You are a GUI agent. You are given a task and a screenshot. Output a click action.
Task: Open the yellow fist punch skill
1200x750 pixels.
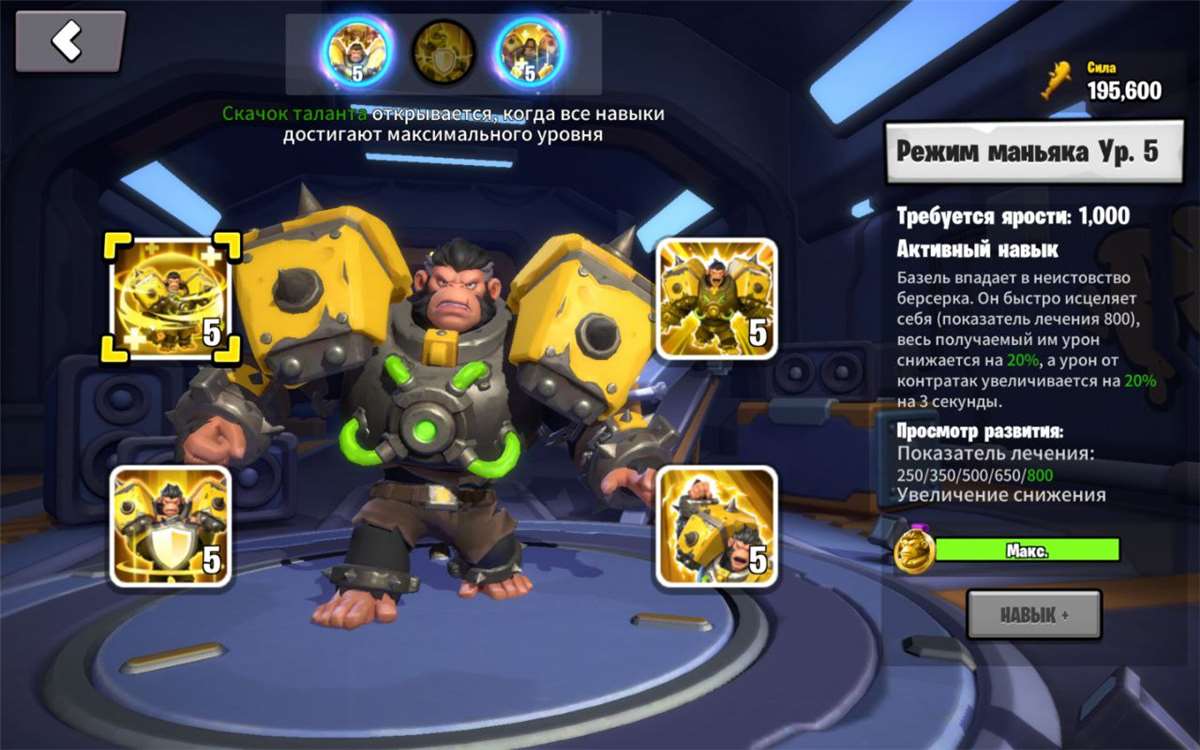pyautogui.click(x=716, y=525)
